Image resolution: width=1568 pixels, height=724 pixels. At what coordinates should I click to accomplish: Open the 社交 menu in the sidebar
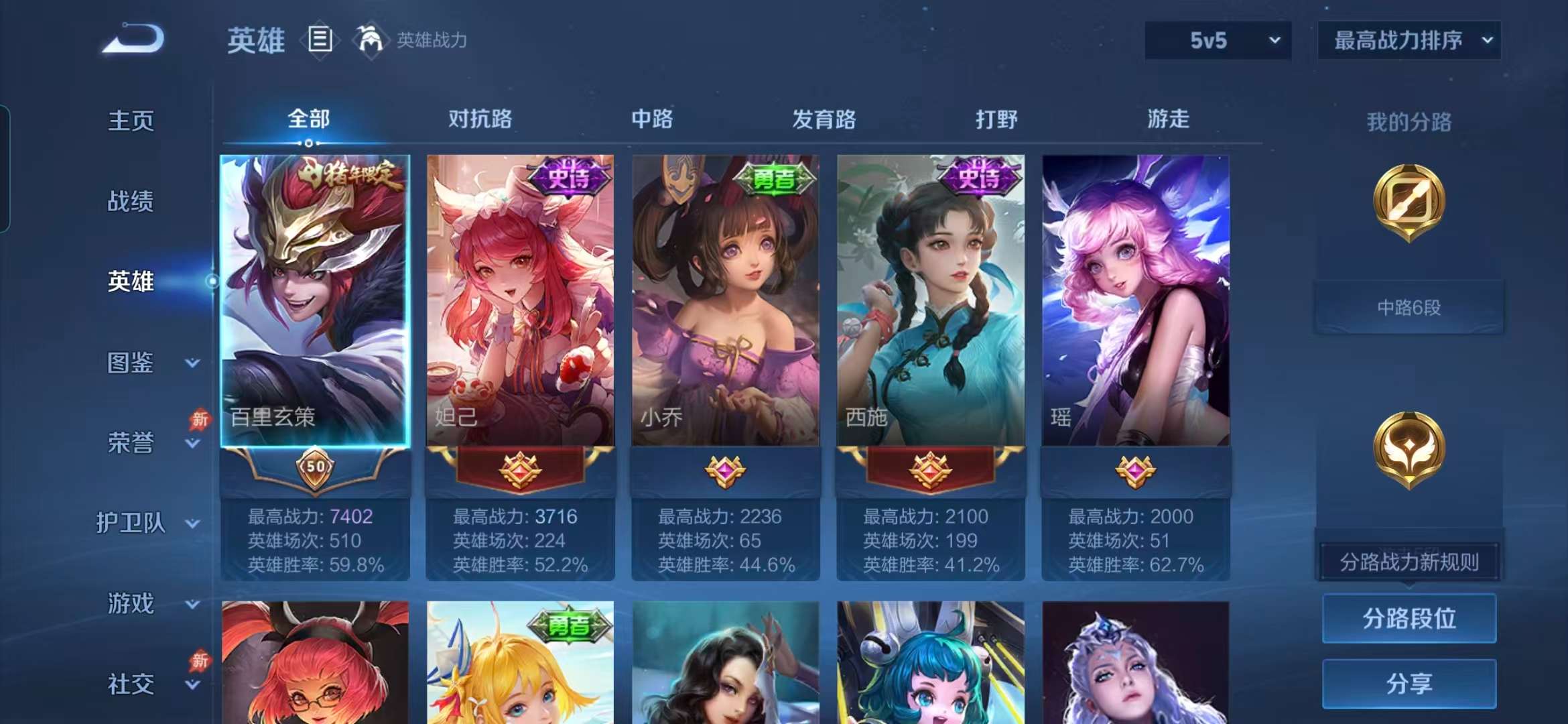tap(131, 684)
